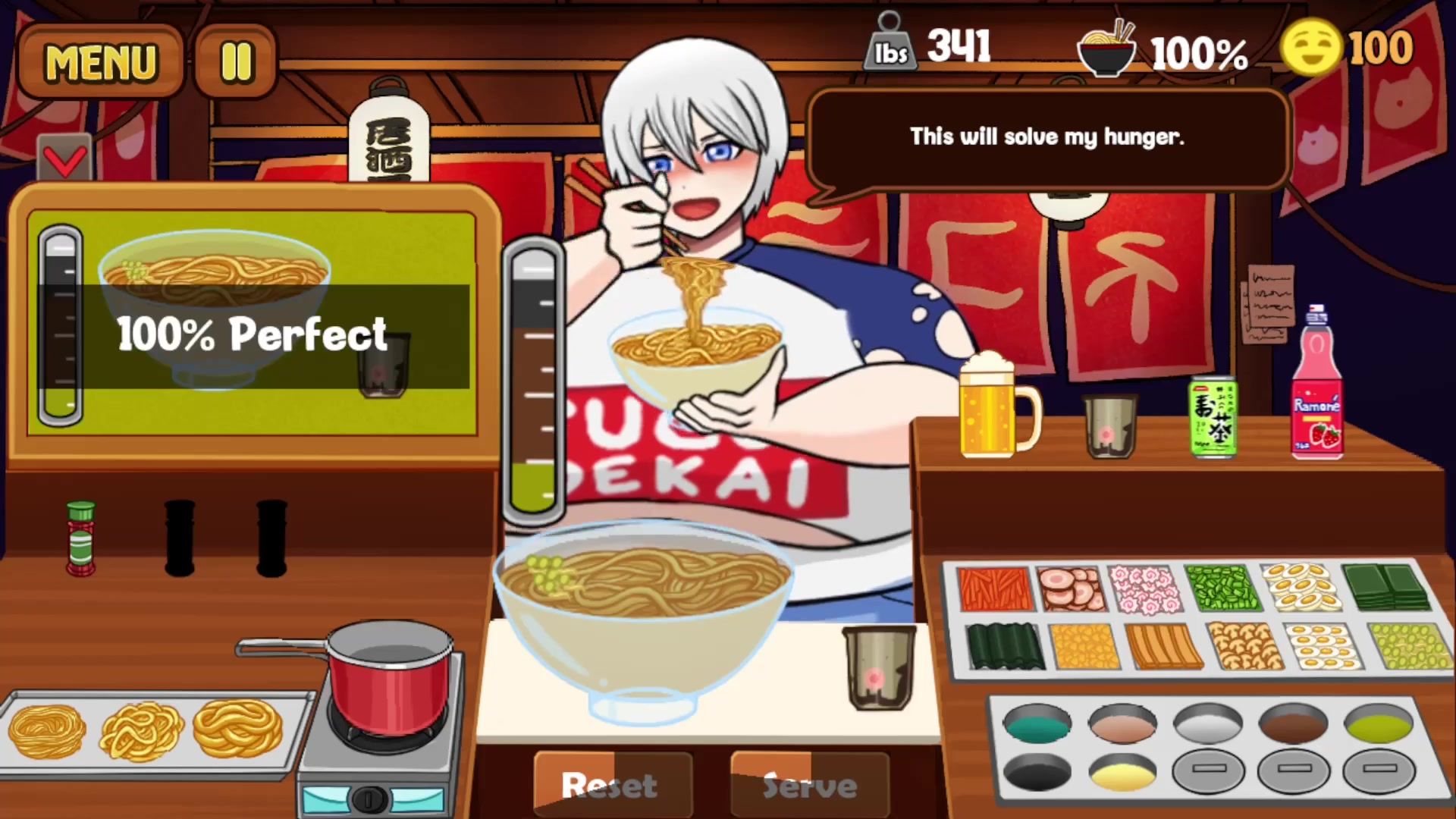Select the green-capped spice shaker
1456x819 pixels.
(80, 538)
